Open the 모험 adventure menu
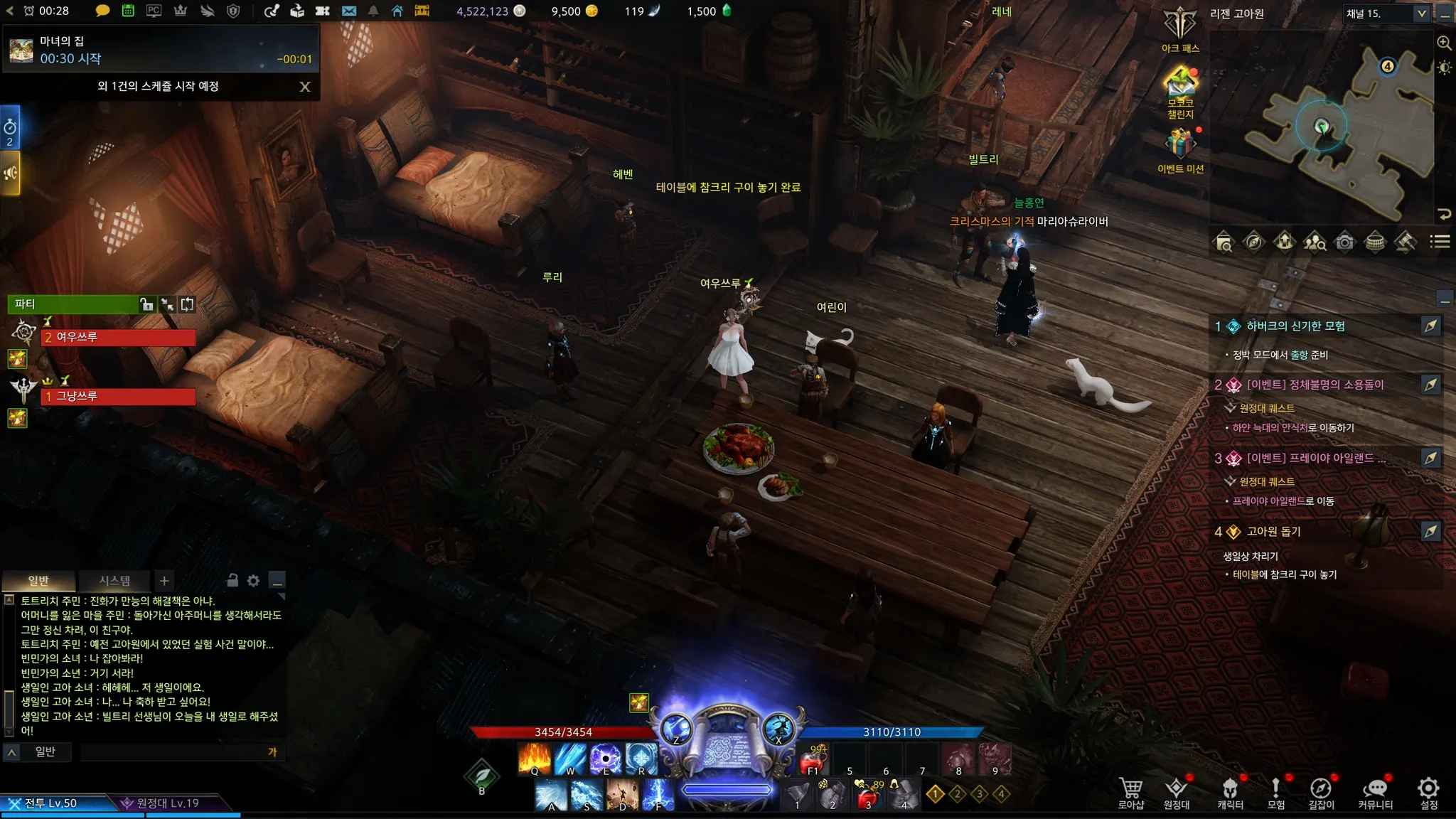1456x819 pixels. [1275, 792]
